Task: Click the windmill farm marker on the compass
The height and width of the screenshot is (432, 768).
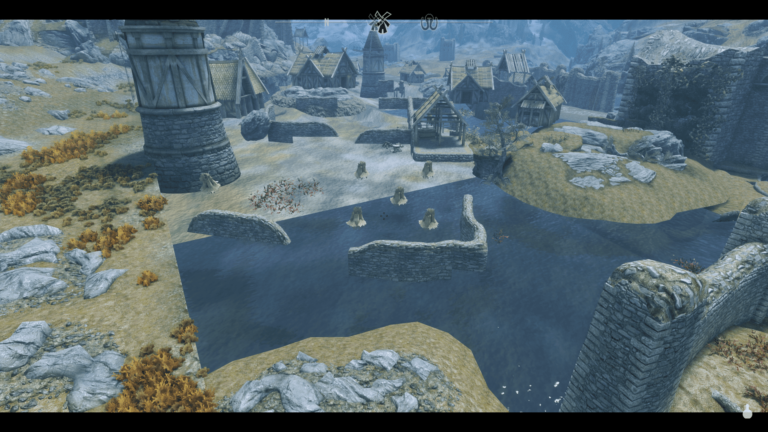Action: click(x=380, y=19)
